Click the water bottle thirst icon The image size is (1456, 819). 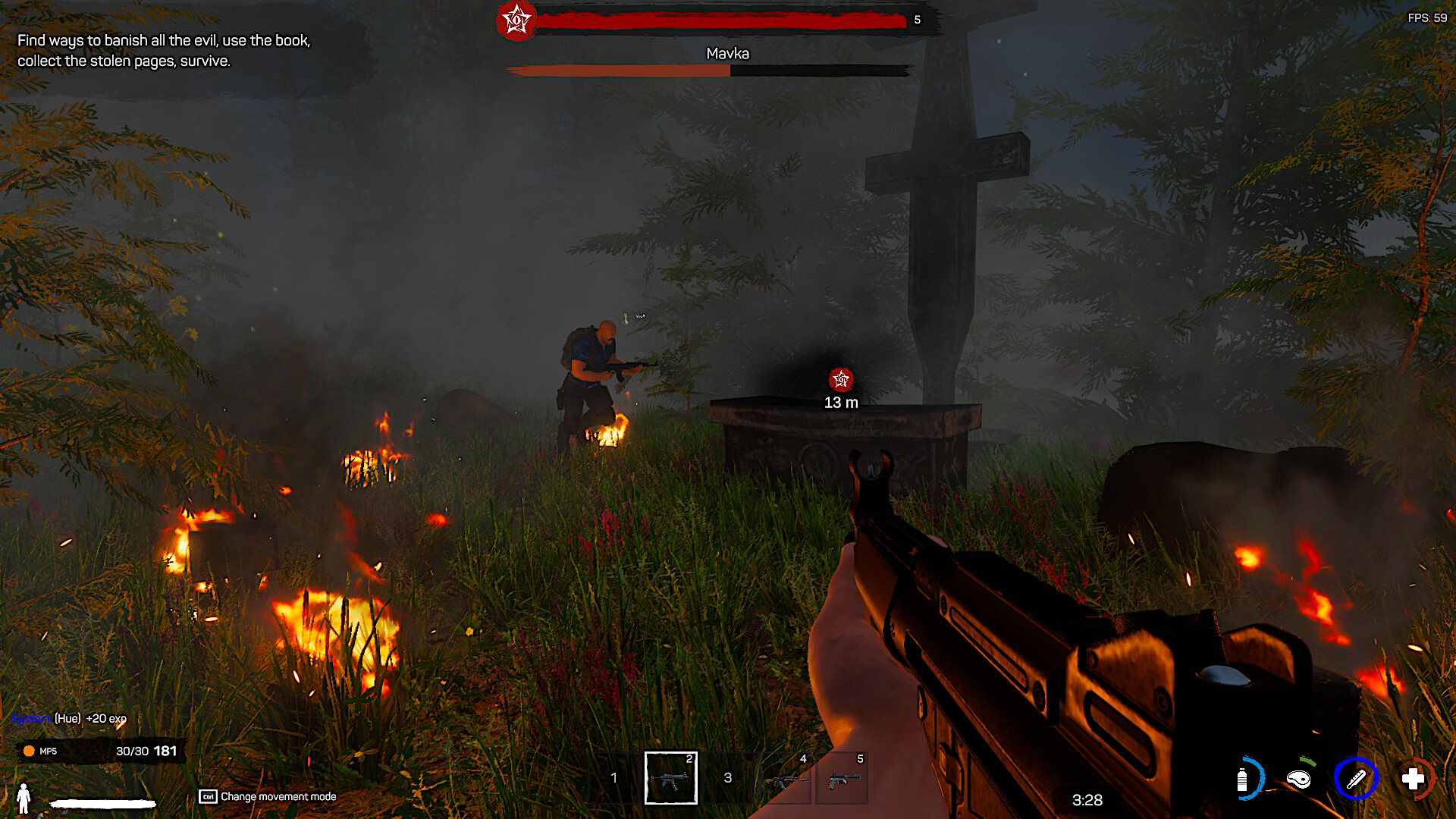(x=1242, y=779)
